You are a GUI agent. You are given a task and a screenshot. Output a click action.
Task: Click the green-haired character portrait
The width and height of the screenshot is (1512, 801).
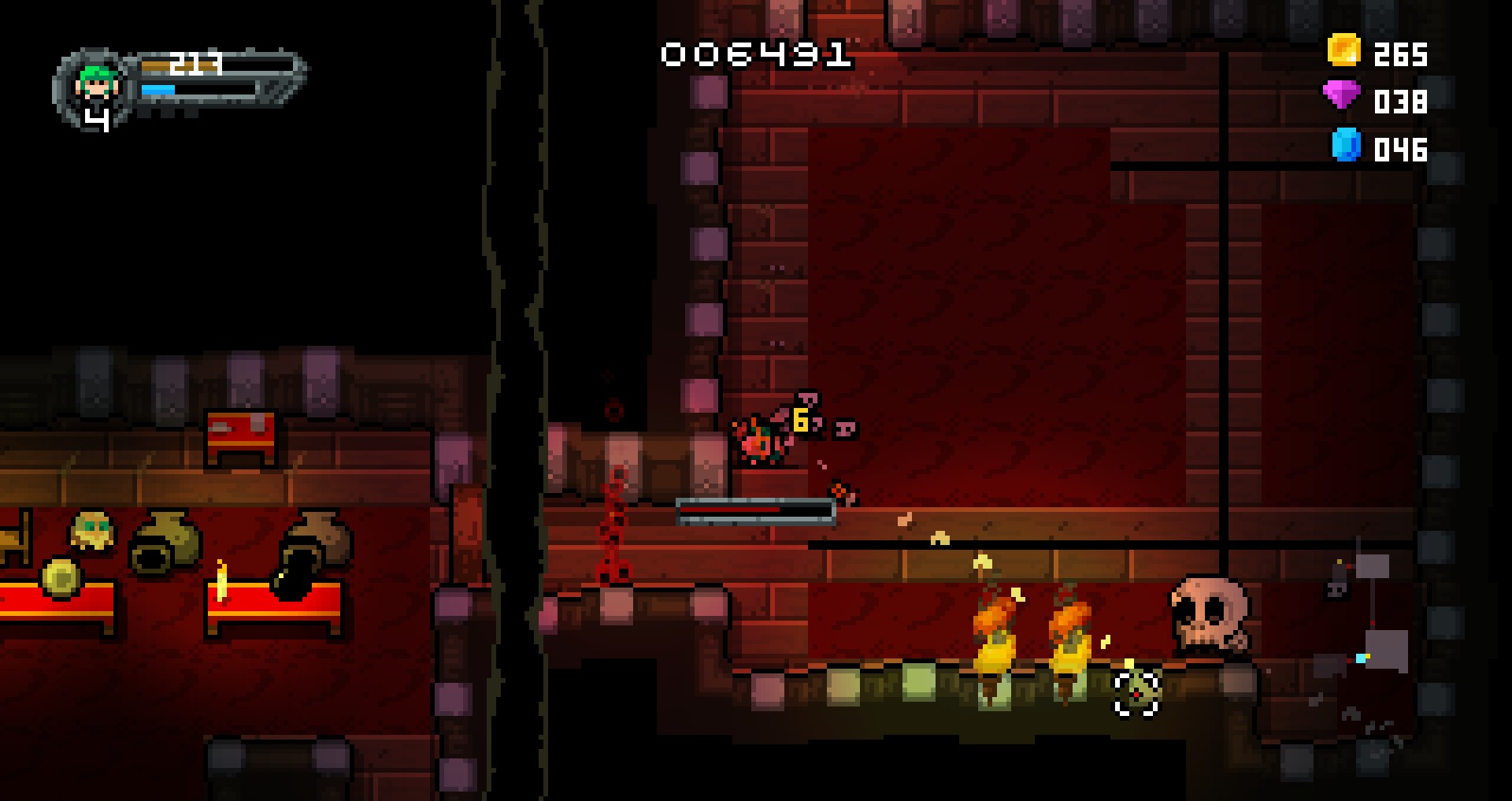click(x=96, y=83)
